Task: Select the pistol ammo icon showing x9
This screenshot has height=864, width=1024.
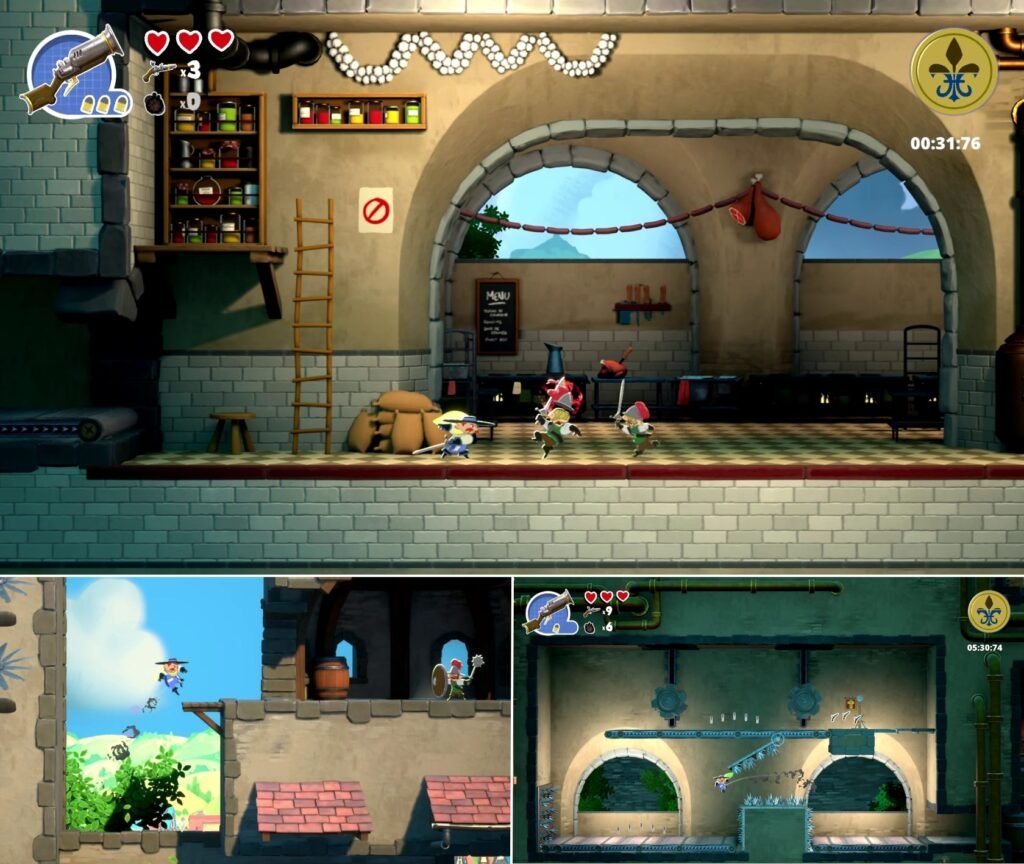Action: point(592,611)
